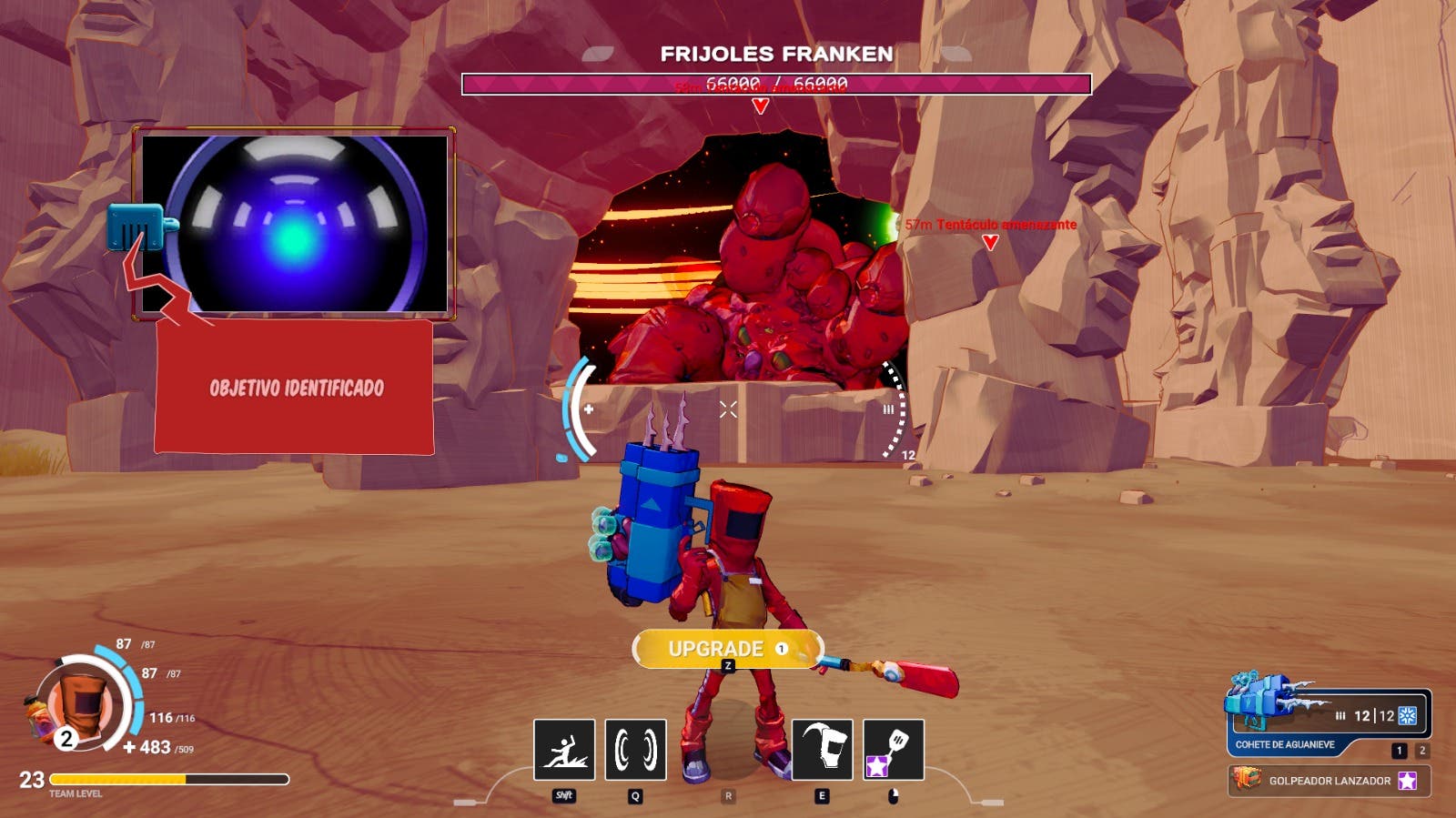This screenshot has width=1456, height=818.
Task: Trigger the helmet head ability icon
Action: pos(823,750)
